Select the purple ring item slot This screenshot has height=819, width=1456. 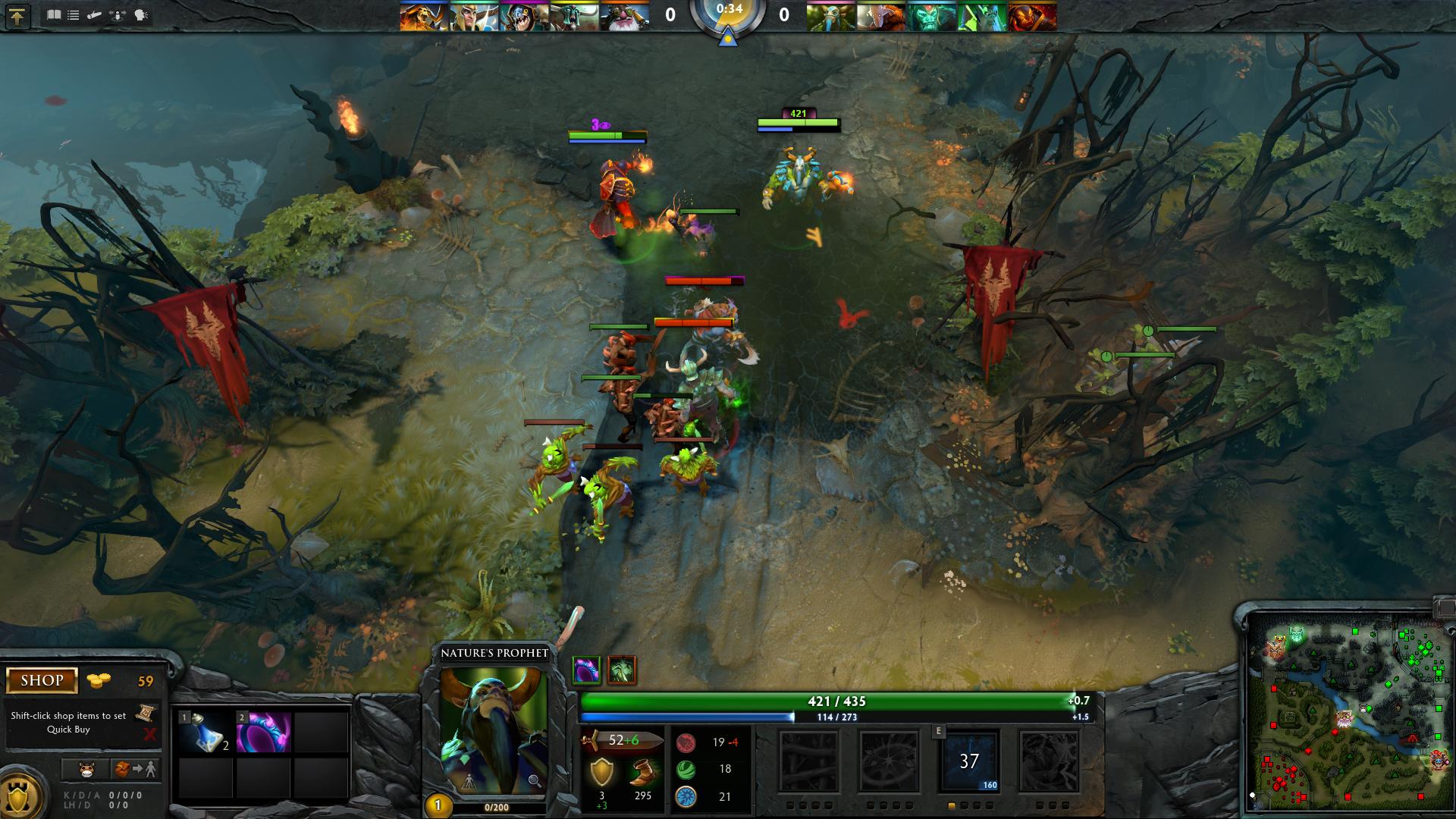(x=263, y=733)
